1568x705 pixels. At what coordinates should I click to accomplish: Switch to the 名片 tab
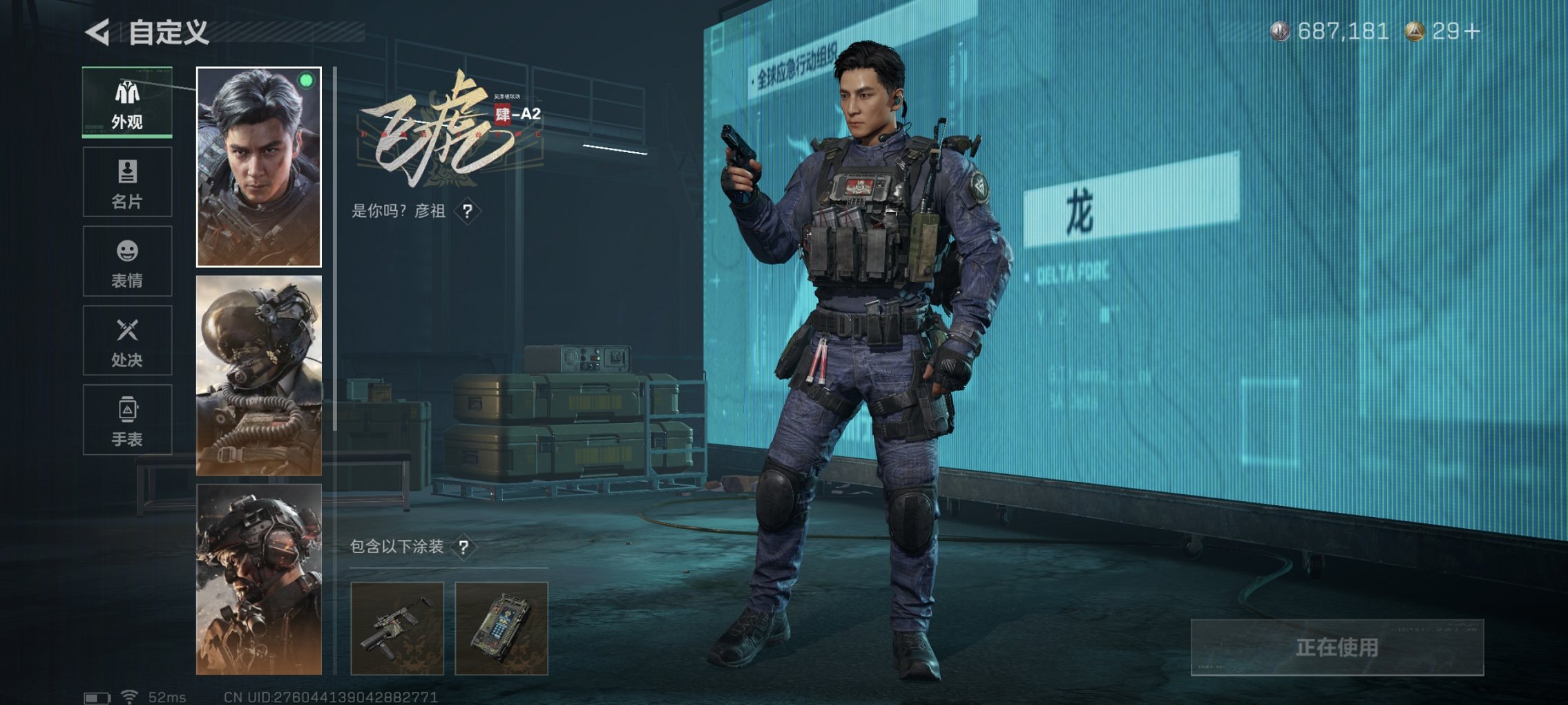coord(128,181)
